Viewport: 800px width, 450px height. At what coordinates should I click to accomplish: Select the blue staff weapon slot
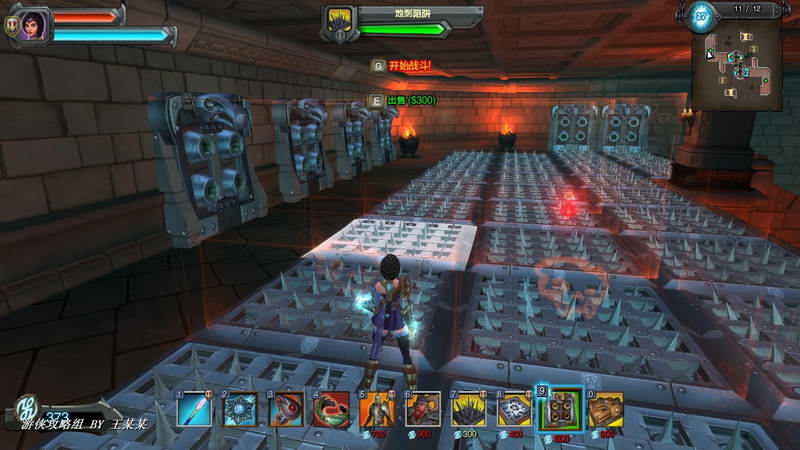click(195, 410)
